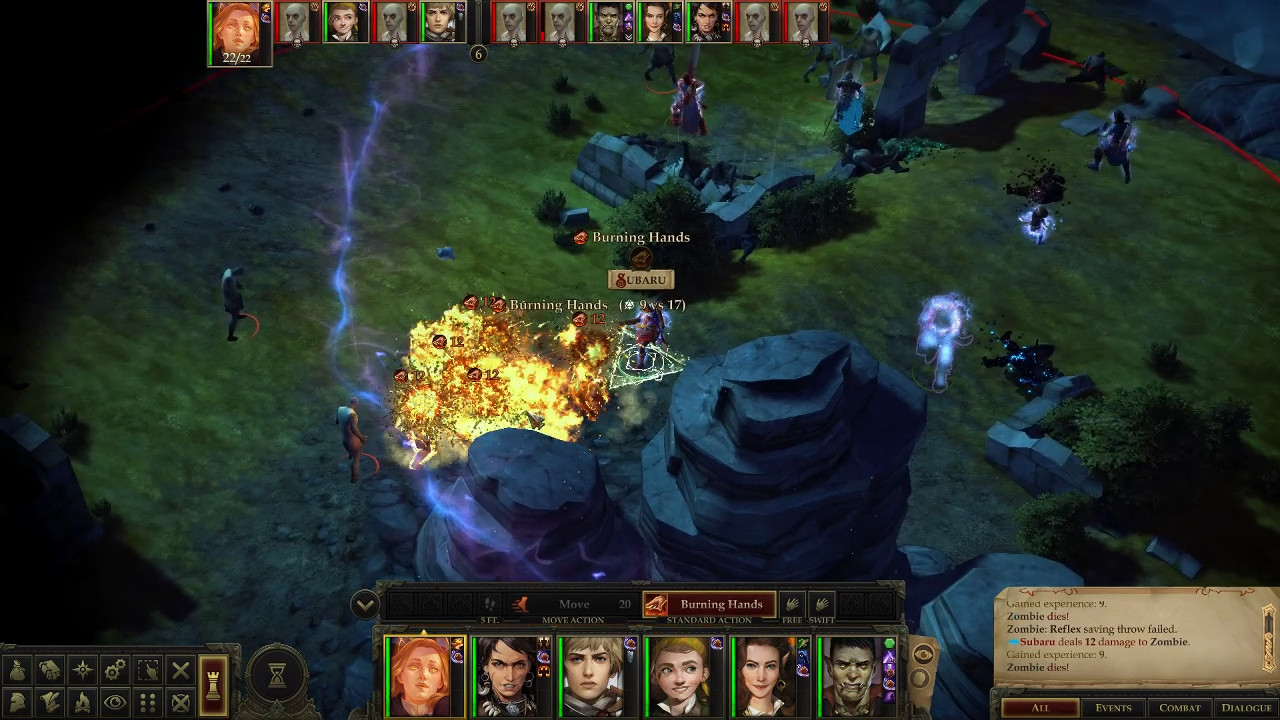The height and width of the screenshot is (720, 1280).
Task: Toggle the eye icon in bottom-left panel
Action: [115, 702]
